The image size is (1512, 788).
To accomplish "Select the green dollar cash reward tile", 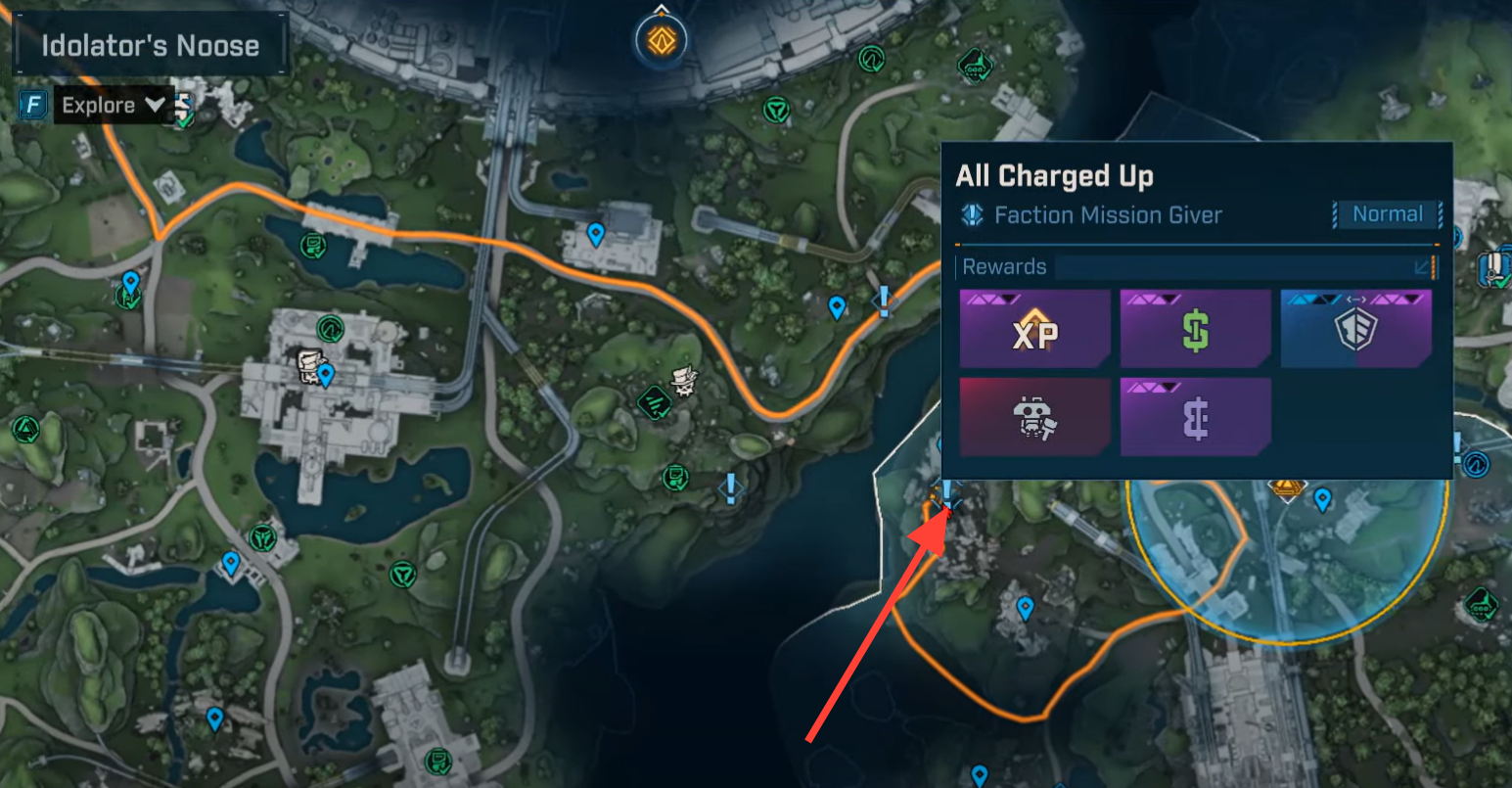I will [1195, 329].
